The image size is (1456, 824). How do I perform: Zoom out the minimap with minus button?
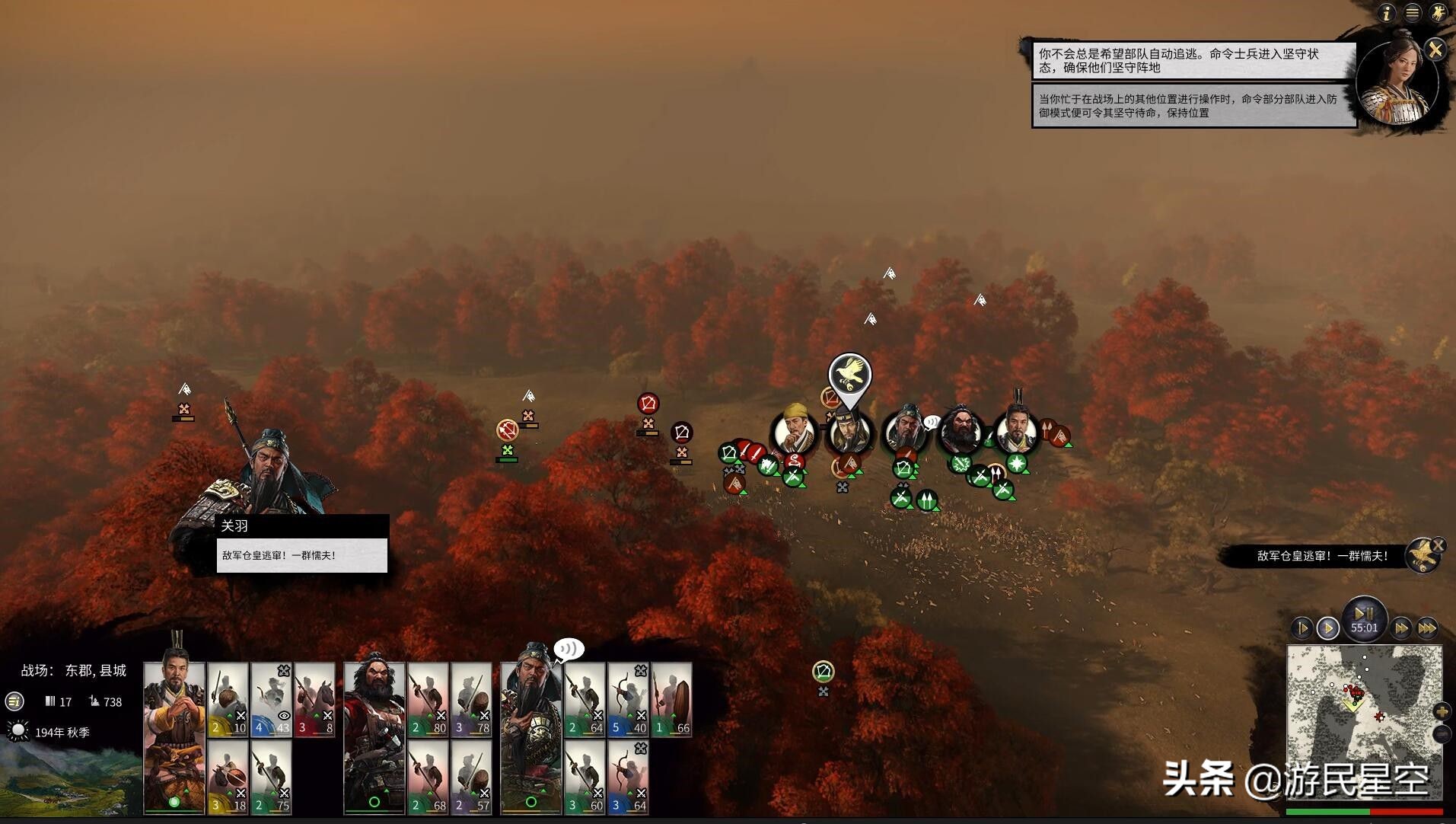(1442, 733)
